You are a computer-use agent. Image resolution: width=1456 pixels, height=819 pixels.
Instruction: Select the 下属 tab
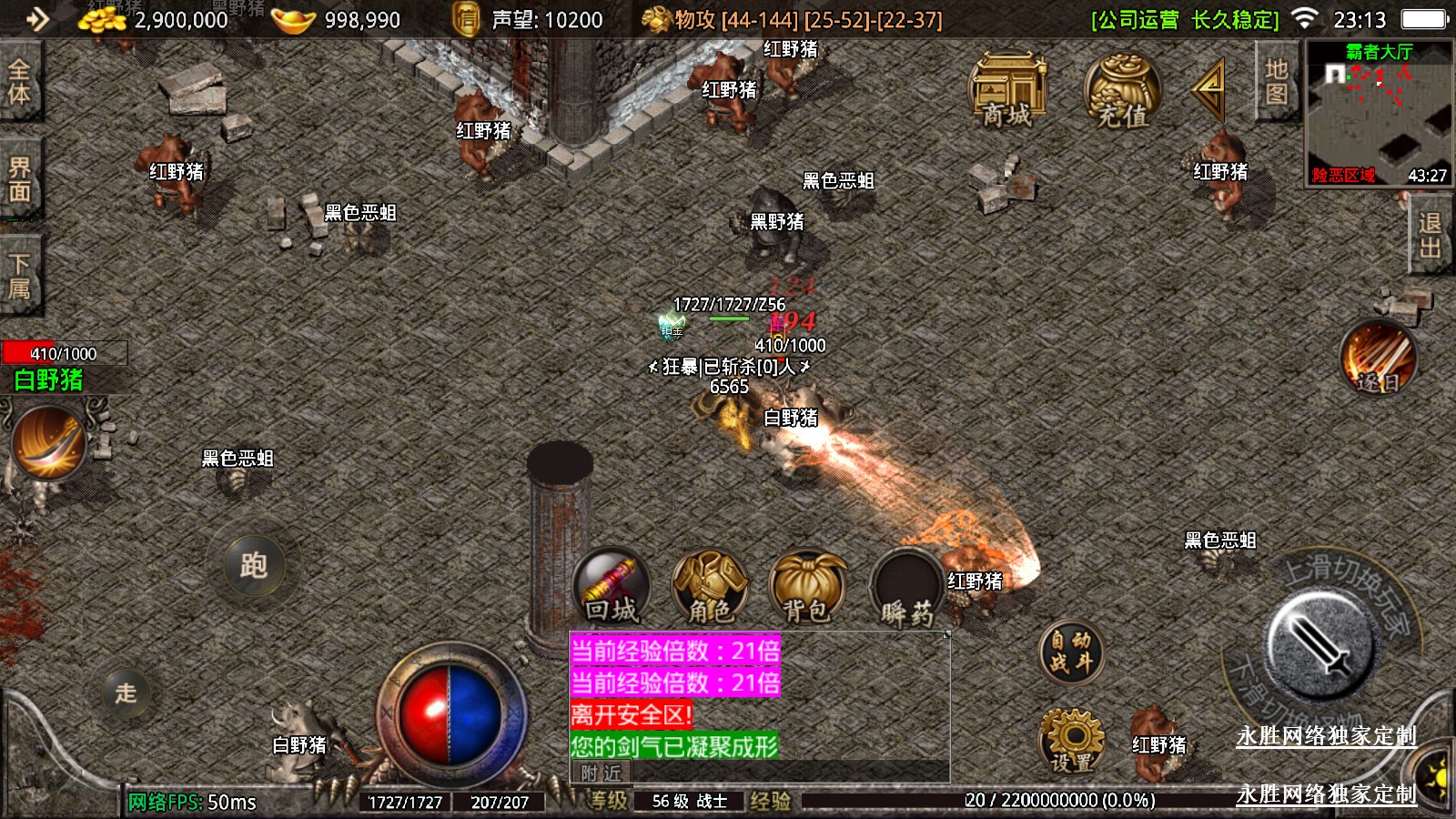pyautogui.click(x=19, y=276)
